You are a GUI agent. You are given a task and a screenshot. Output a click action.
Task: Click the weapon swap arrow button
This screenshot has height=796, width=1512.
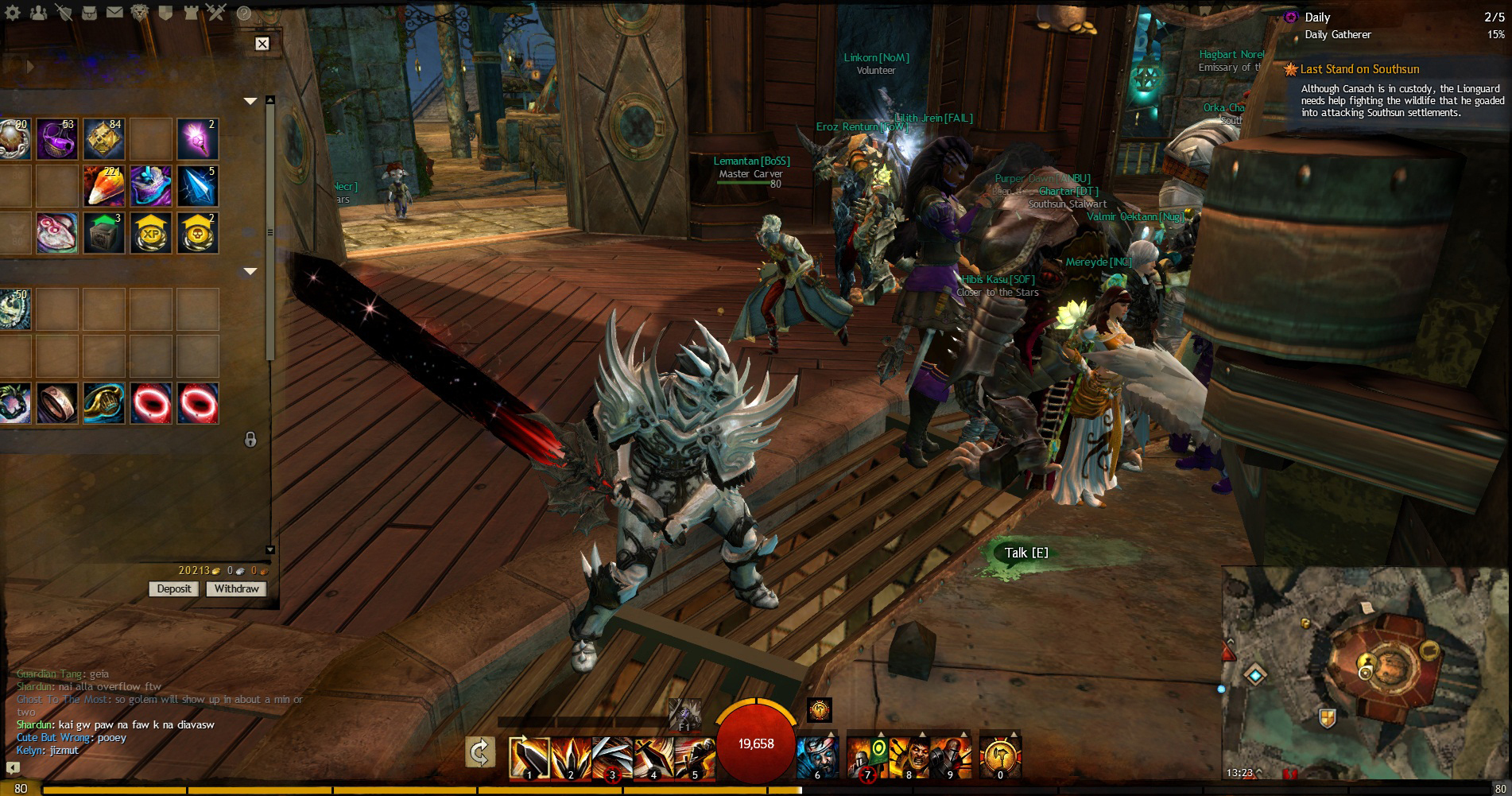(480, 751)
